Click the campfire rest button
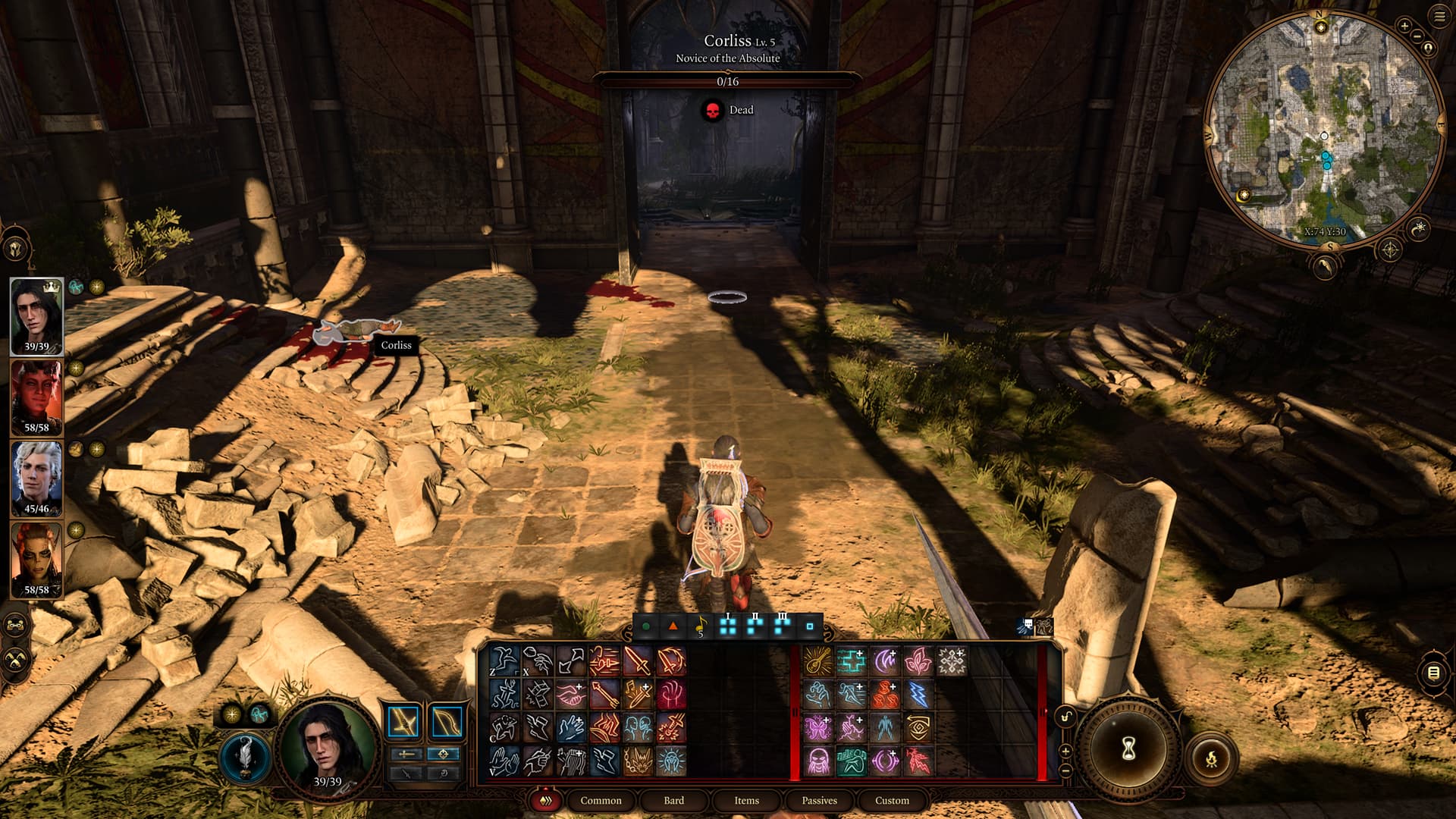The height and width of the screenshot is (819, 1456). coord(1211,757)
